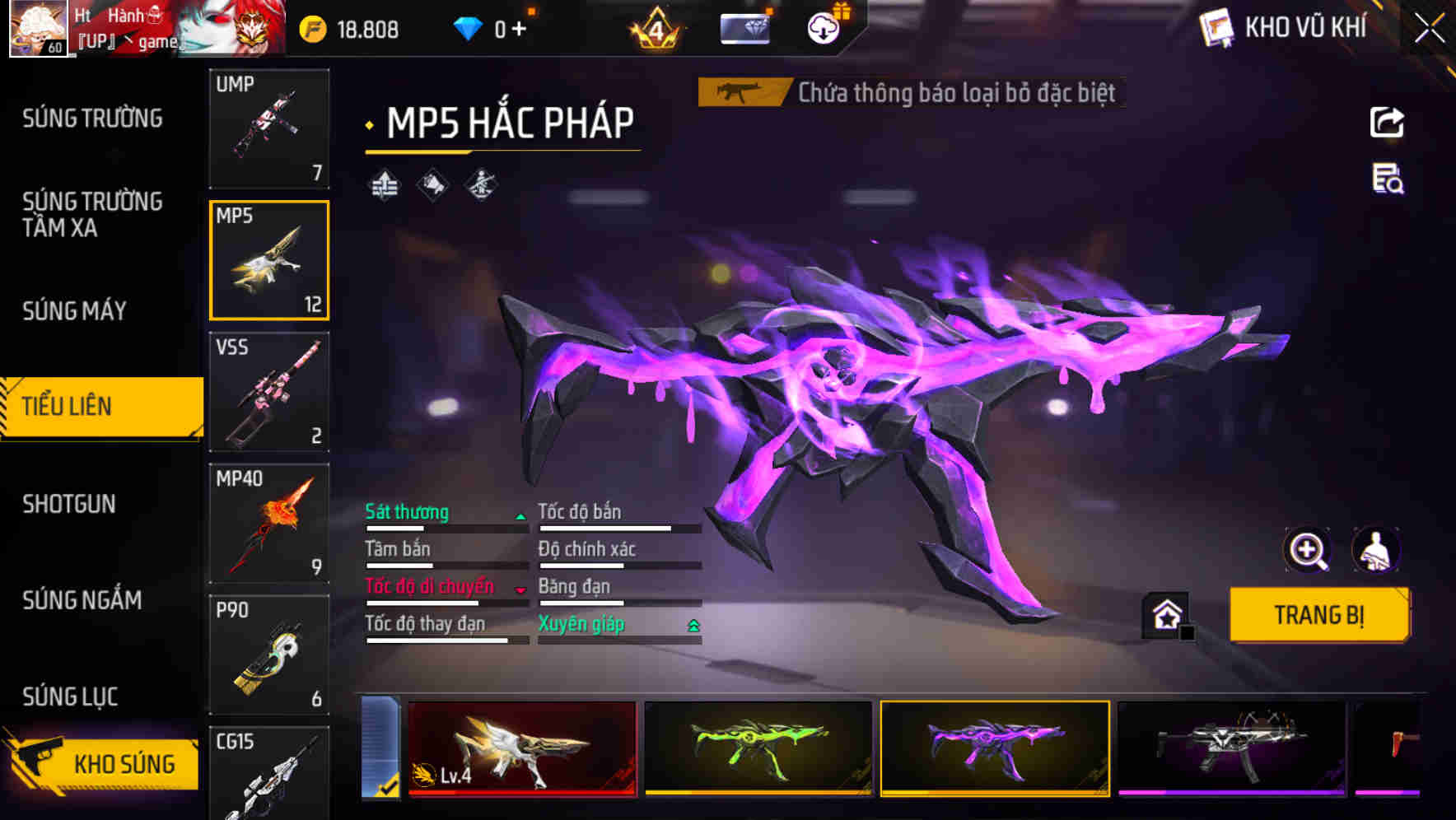1456x820 pixels.
Task: Expand Tốc độ di chuyển red arrow
Action: 520,591
